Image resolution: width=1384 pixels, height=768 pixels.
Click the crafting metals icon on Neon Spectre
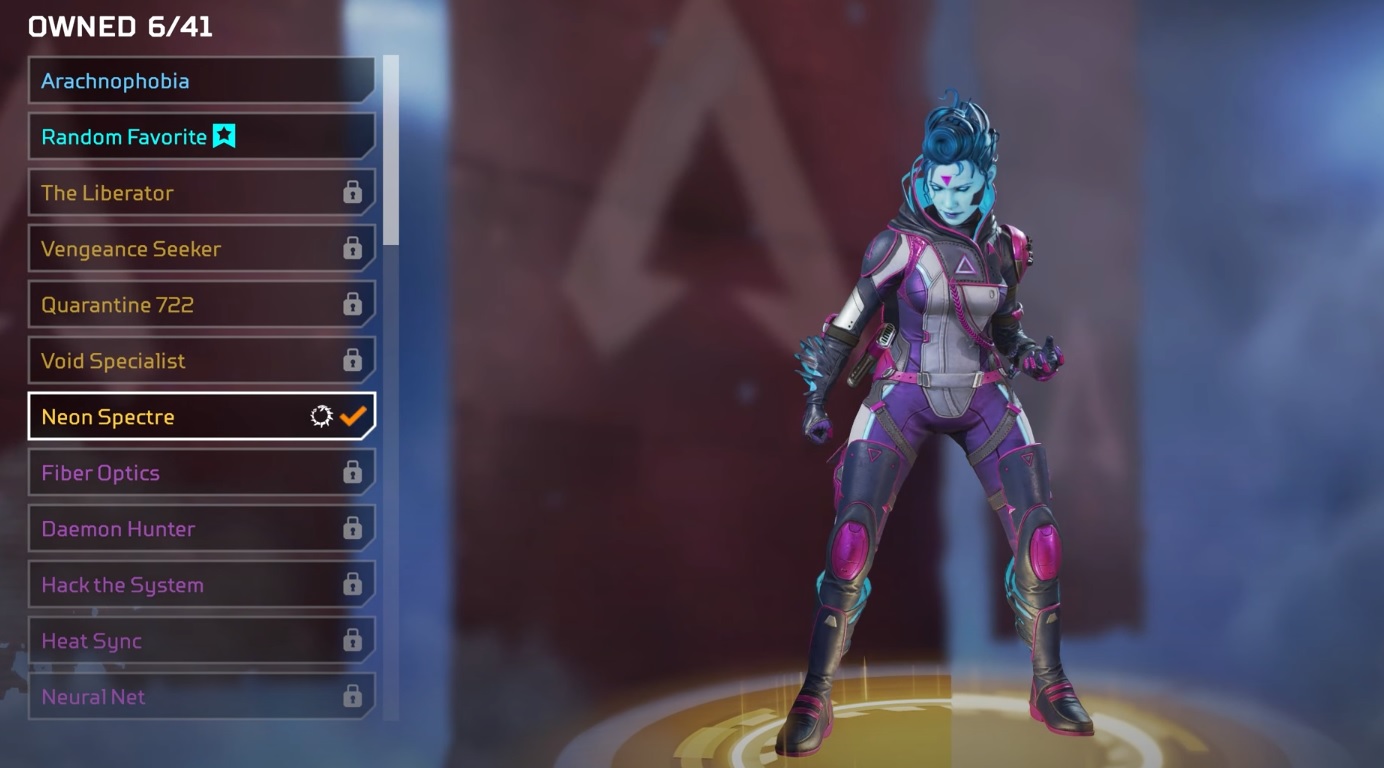pyautogui.click(x=321, y=417)
